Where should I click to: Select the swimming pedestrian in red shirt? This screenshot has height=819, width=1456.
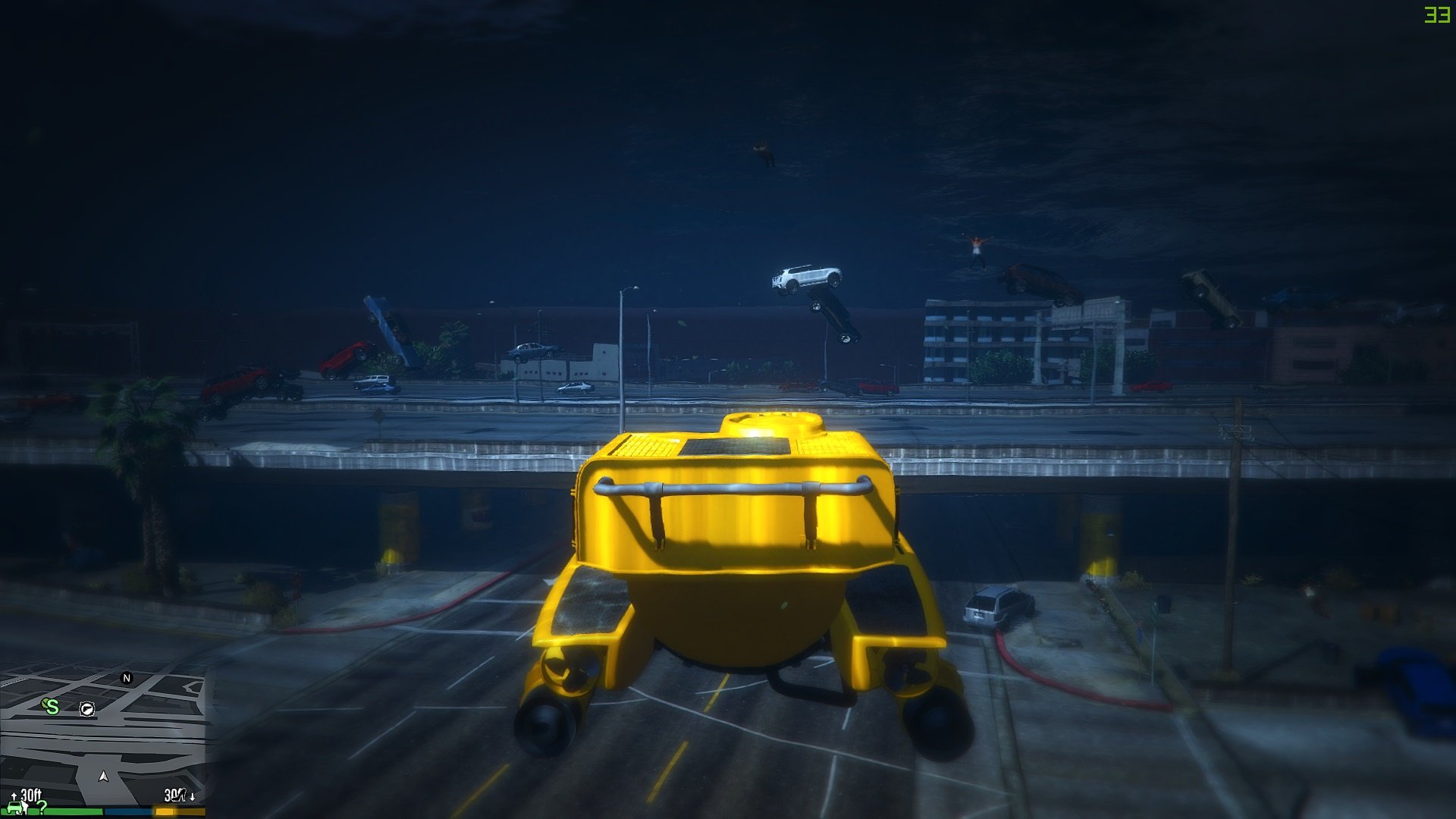point(978,246)
